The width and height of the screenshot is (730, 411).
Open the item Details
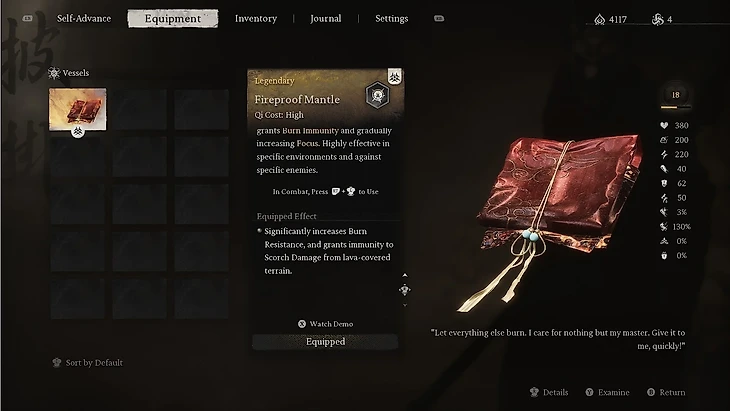click(x=549, y=393)
